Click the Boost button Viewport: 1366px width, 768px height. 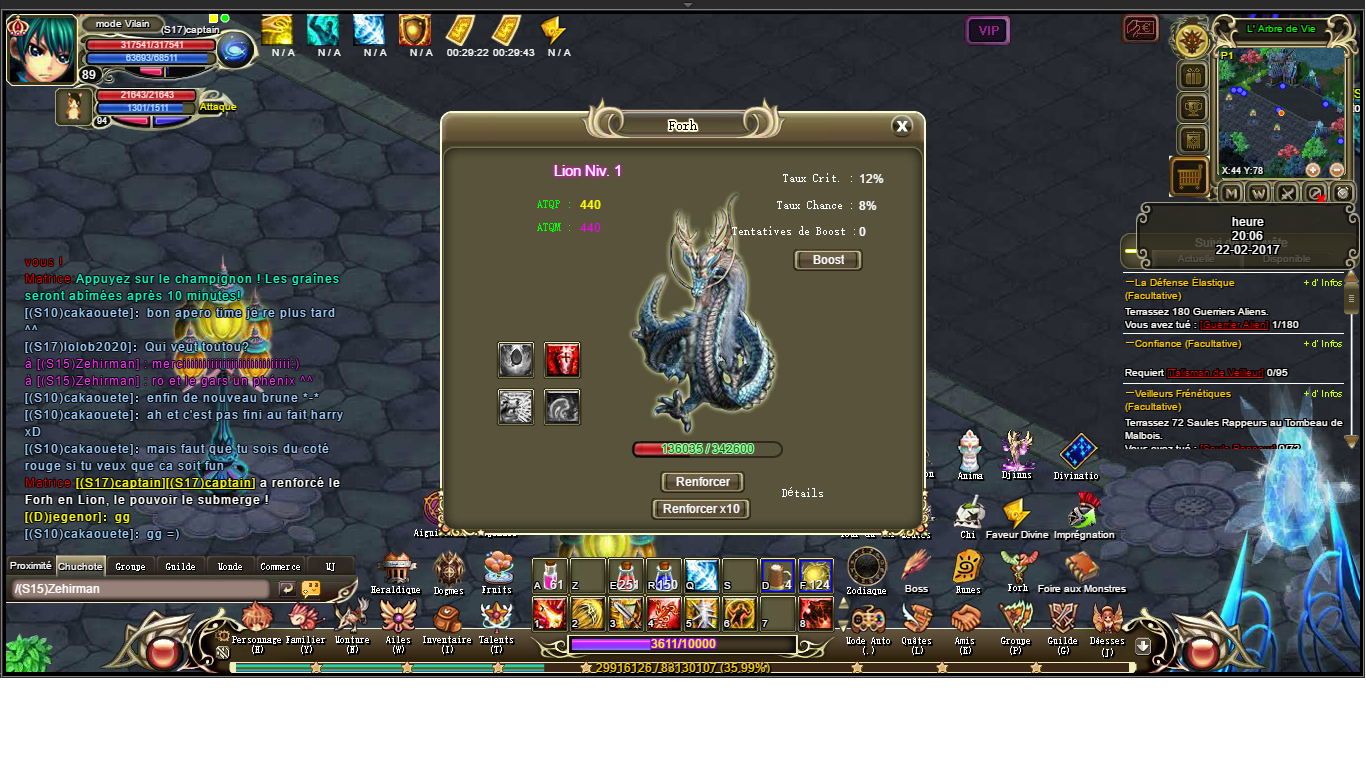[828, 260]
